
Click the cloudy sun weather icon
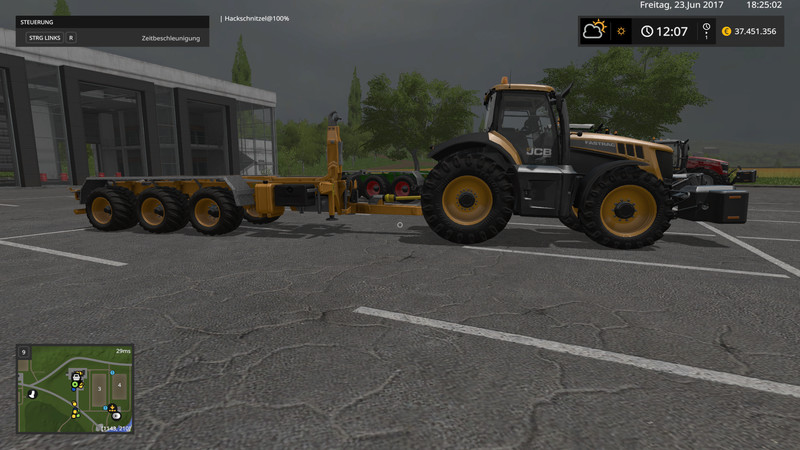pyautogui.click(x=595, y=30)
